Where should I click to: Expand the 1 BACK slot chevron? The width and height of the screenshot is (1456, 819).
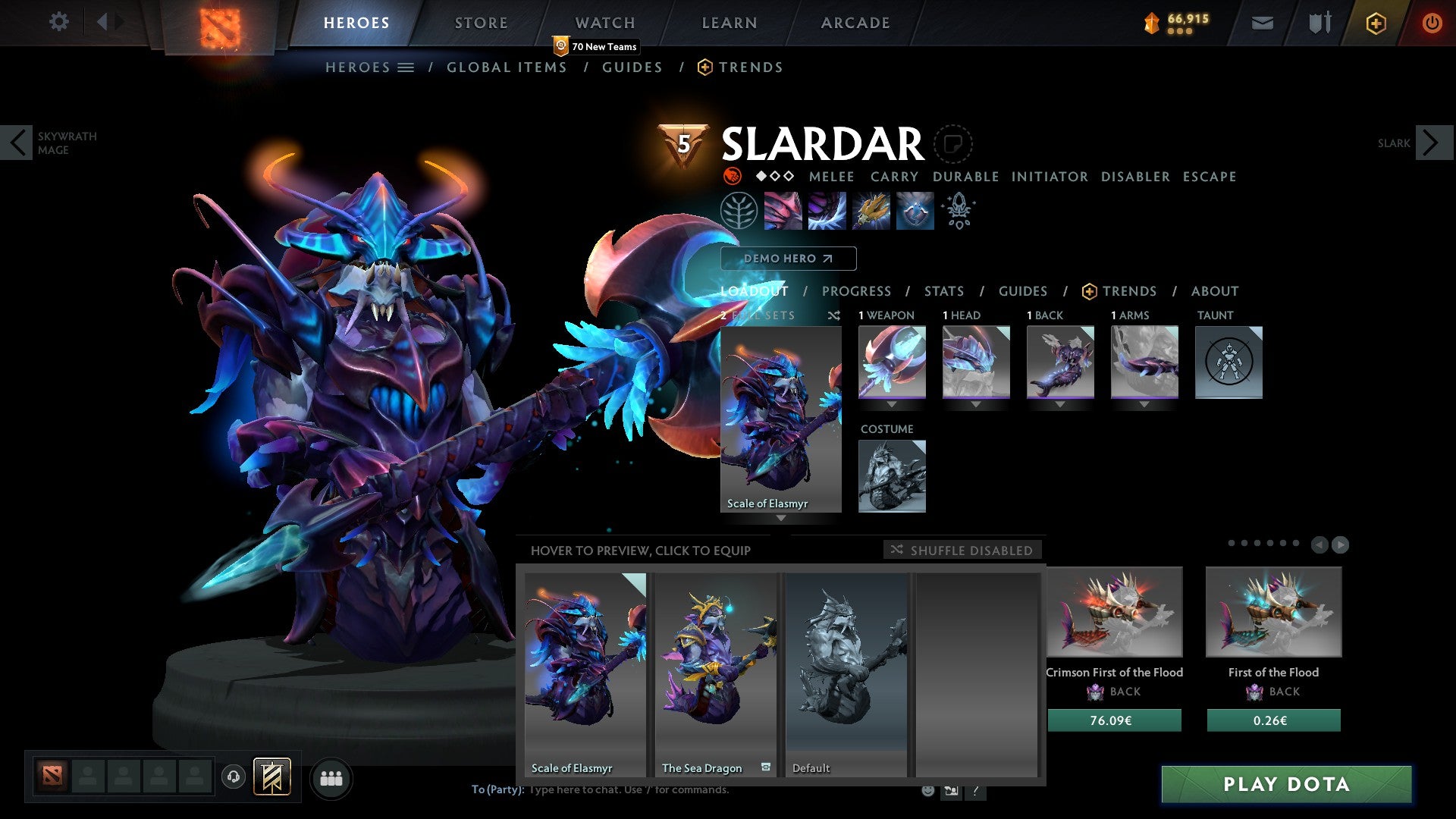(1060, 404)
